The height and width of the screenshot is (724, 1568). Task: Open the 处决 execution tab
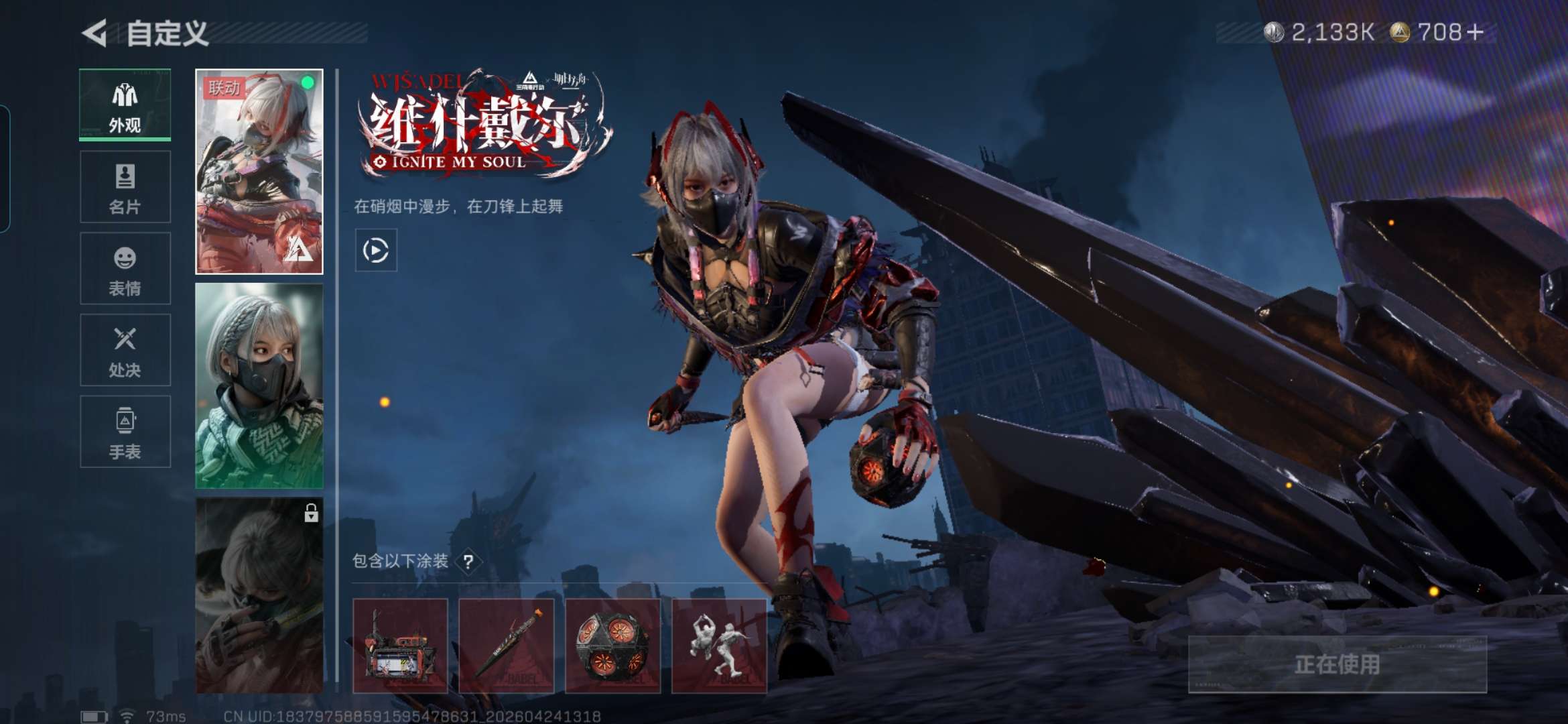pos(125,350)
